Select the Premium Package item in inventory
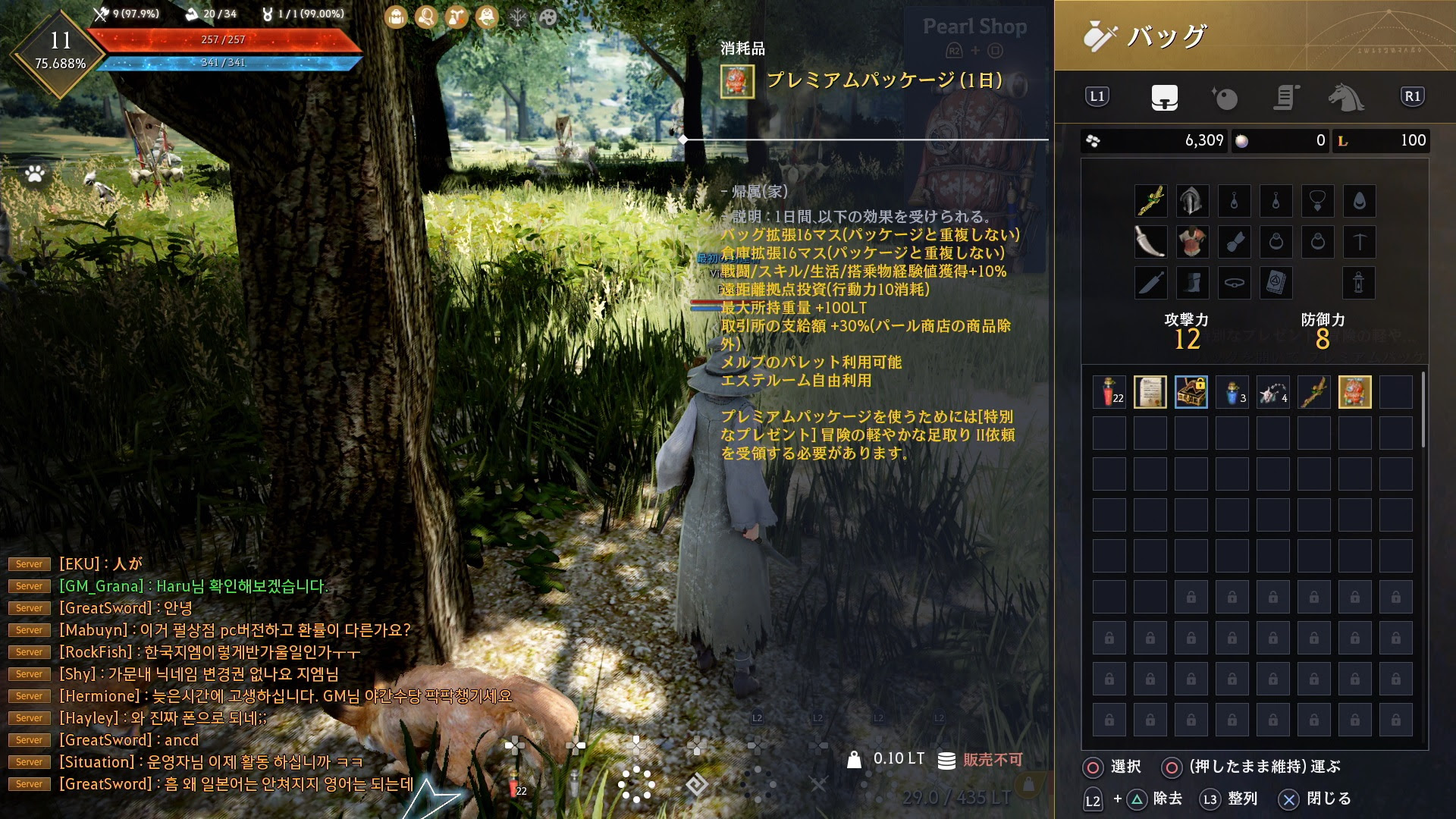This screenshot has width=1456, height=819. 1354,393
